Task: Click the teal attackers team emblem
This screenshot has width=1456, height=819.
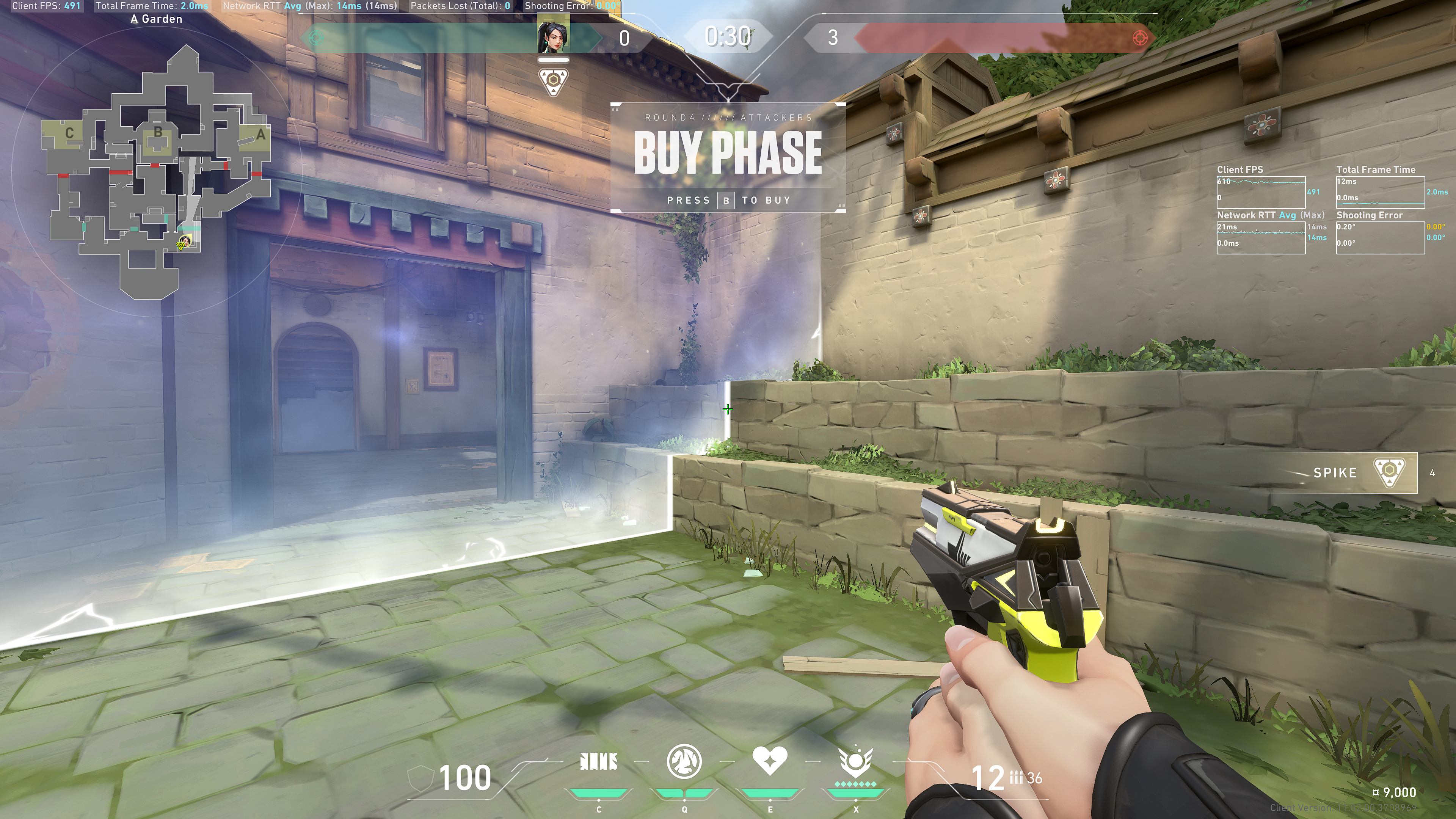Action: point(316,38)
